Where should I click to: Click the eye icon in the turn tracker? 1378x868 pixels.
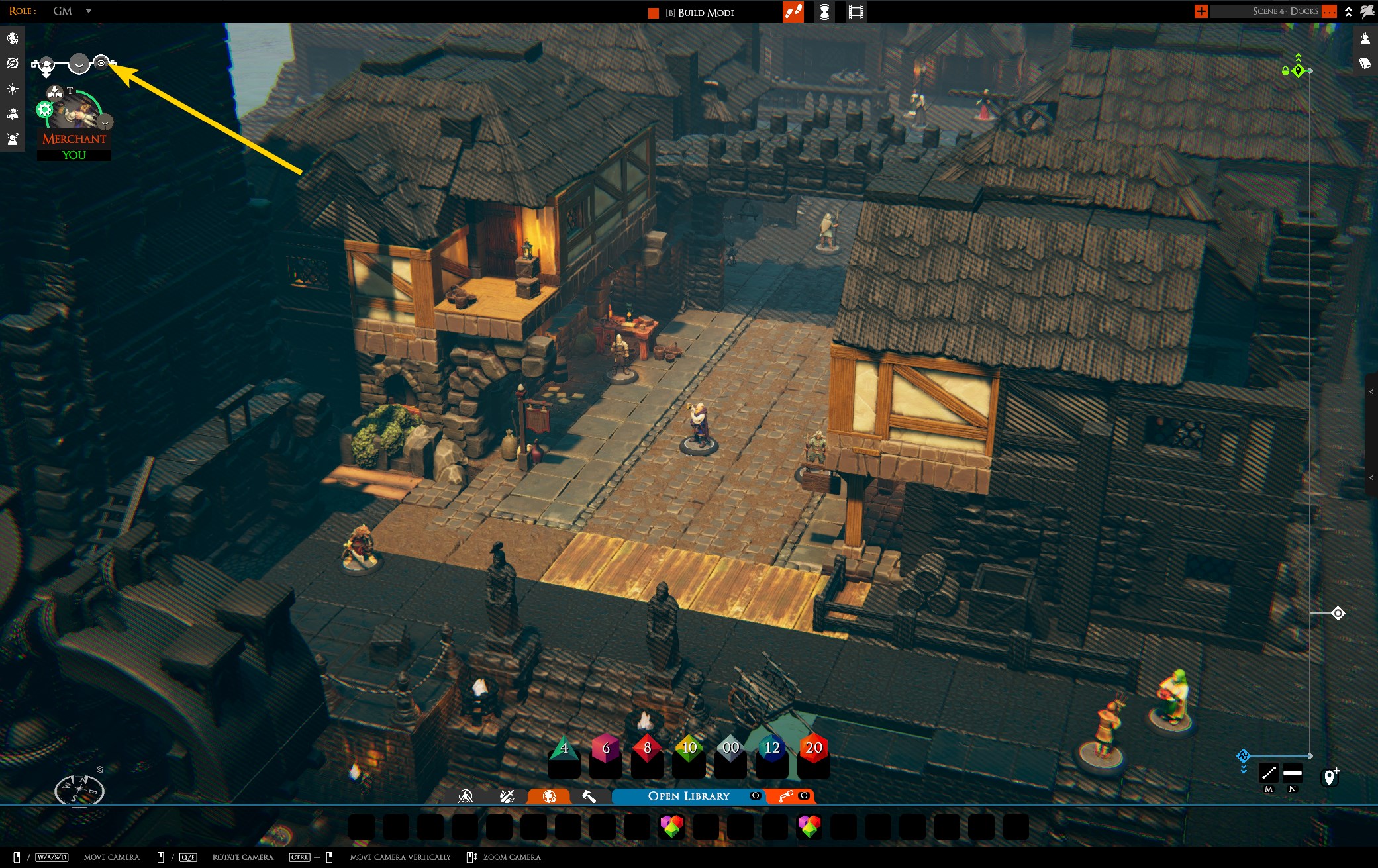point(101,63)
